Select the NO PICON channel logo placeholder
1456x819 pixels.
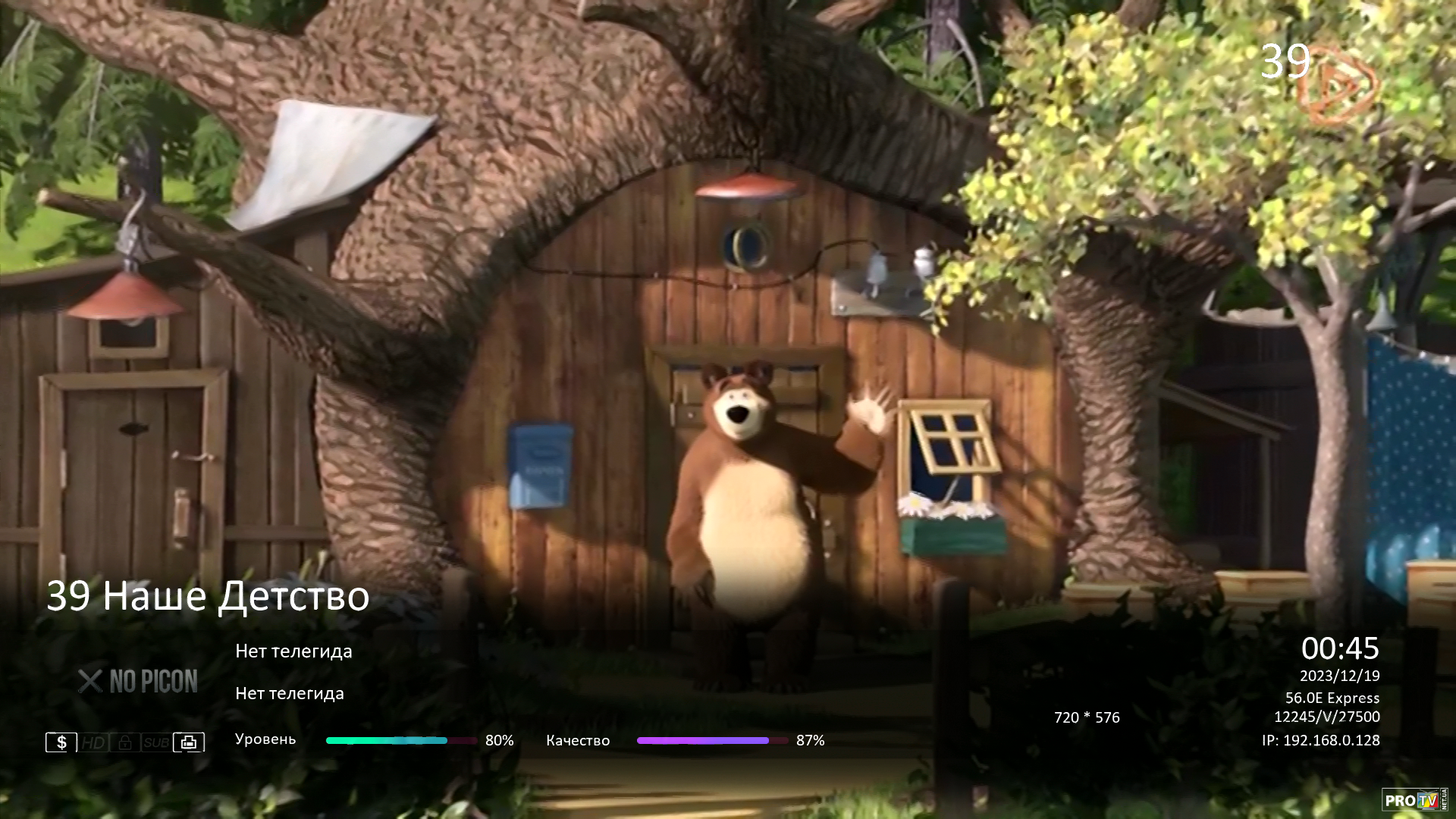tap(138, 682)
